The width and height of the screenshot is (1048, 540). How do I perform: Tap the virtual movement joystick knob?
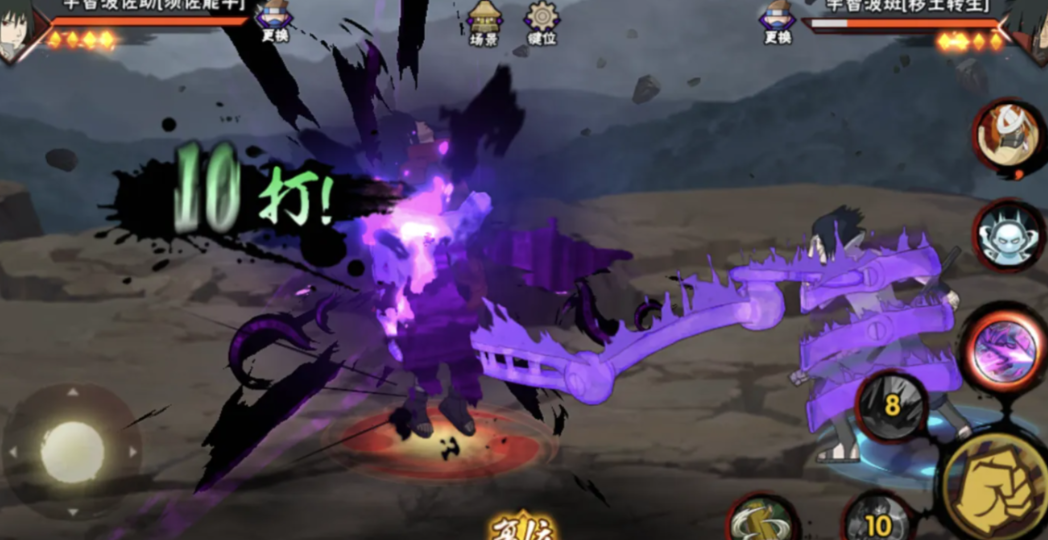coord(72,451)
